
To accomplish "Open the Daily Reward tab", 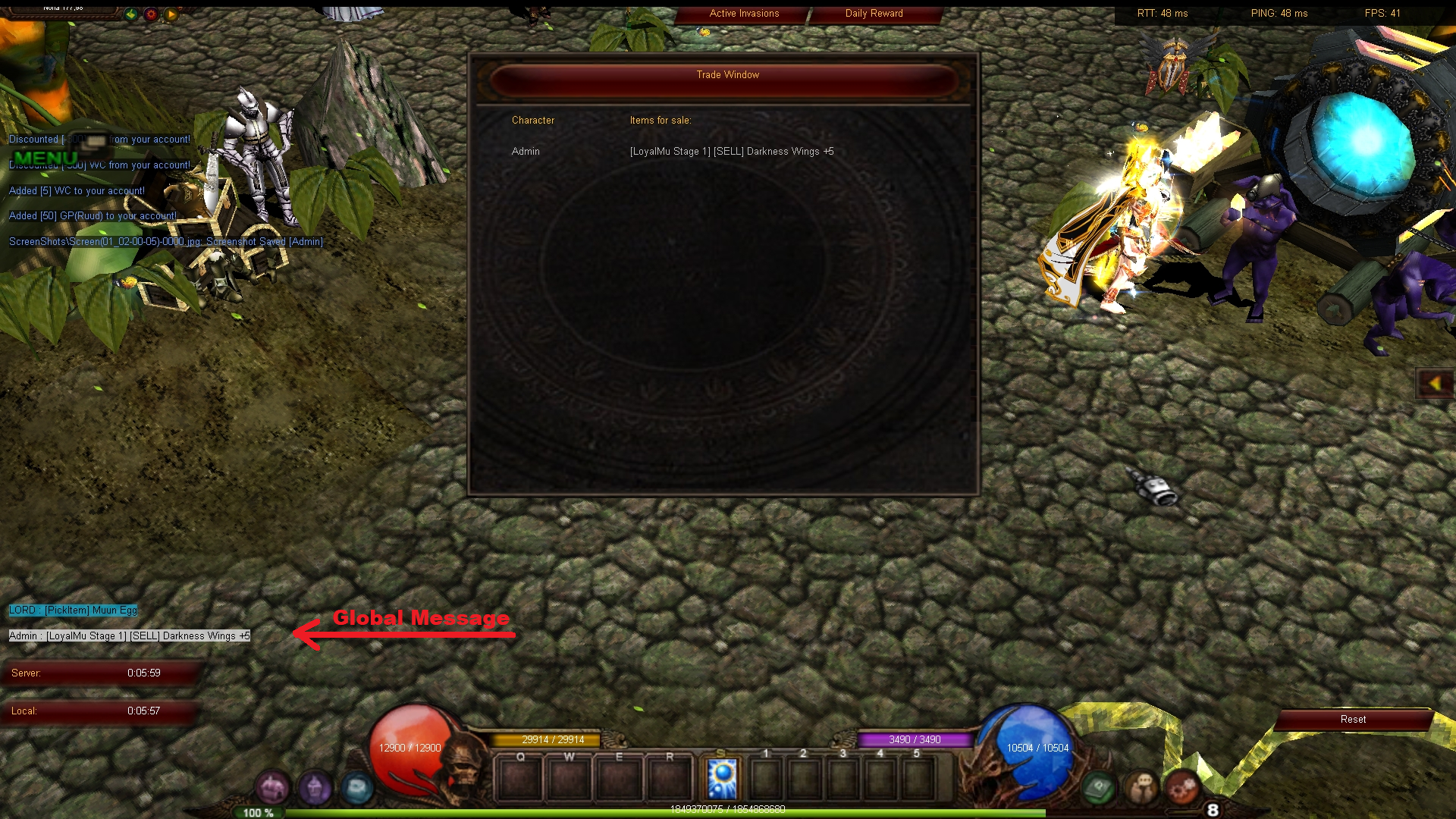I will (874, 13).
